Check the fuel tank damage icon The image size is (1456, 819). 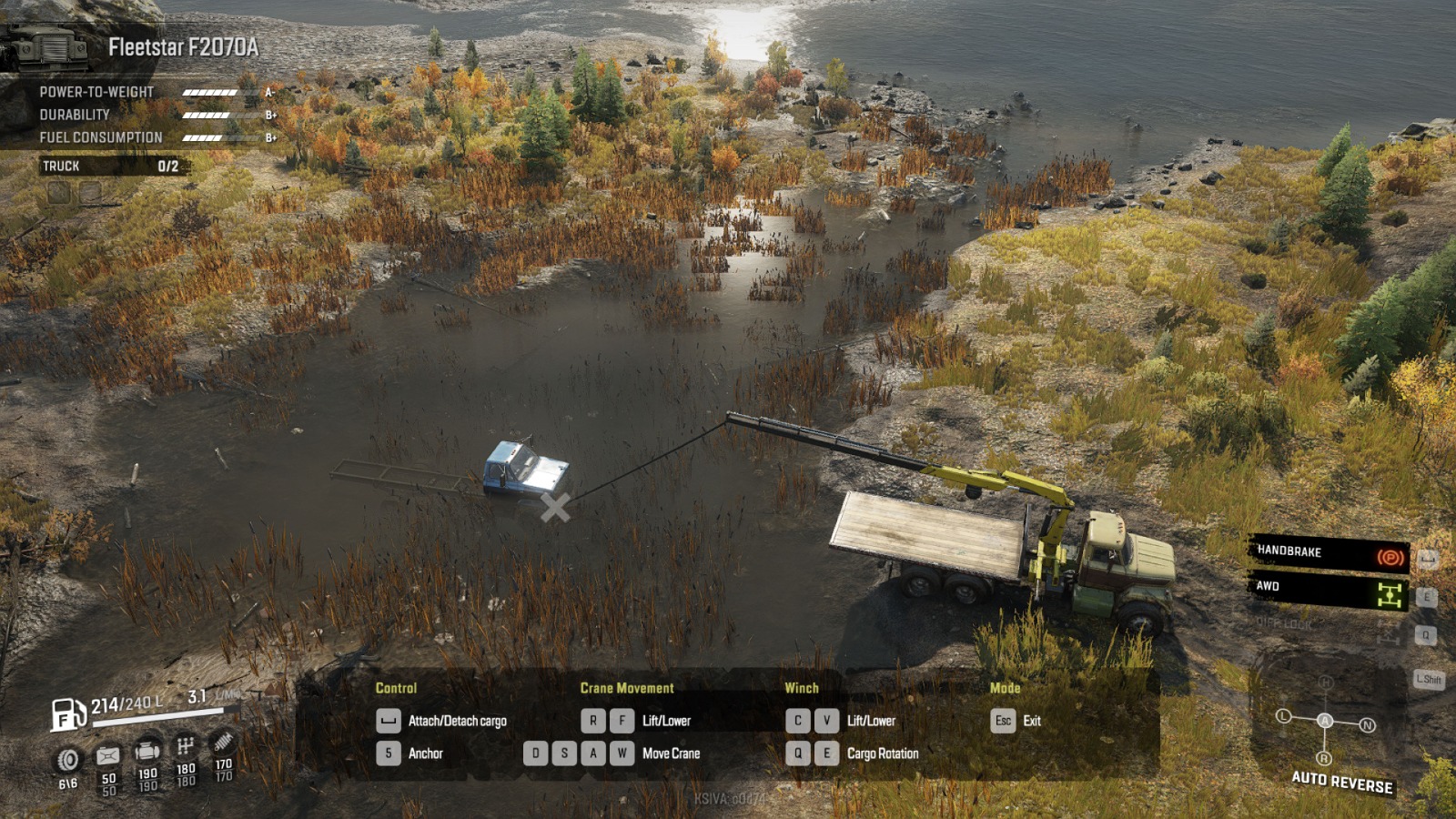click(x=108, y=755)
